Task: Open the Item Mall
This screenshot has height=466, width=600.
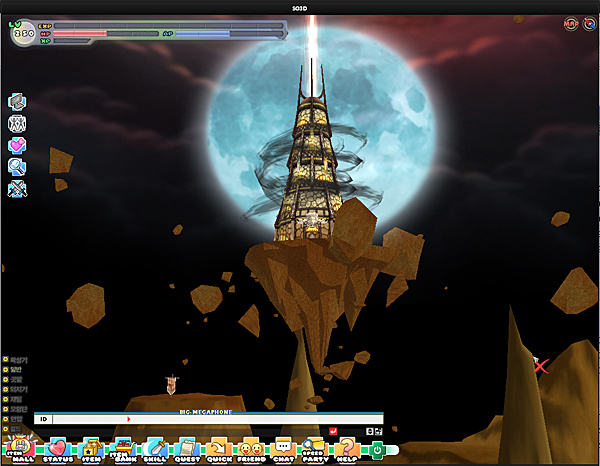Action: (20, 448)
